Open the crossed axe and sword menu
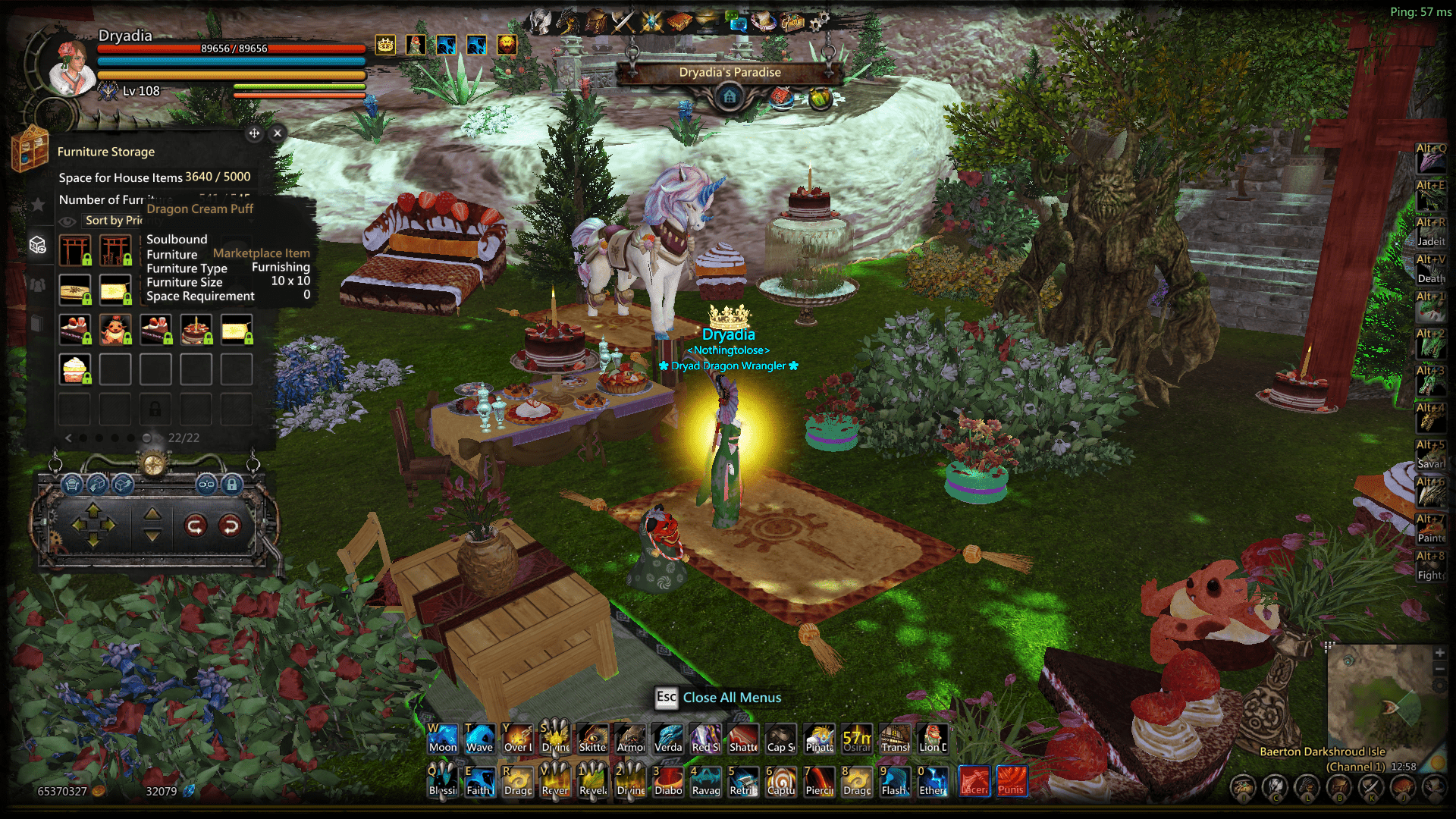Screen dimensions: 1456x819 (x=623, y=21)
